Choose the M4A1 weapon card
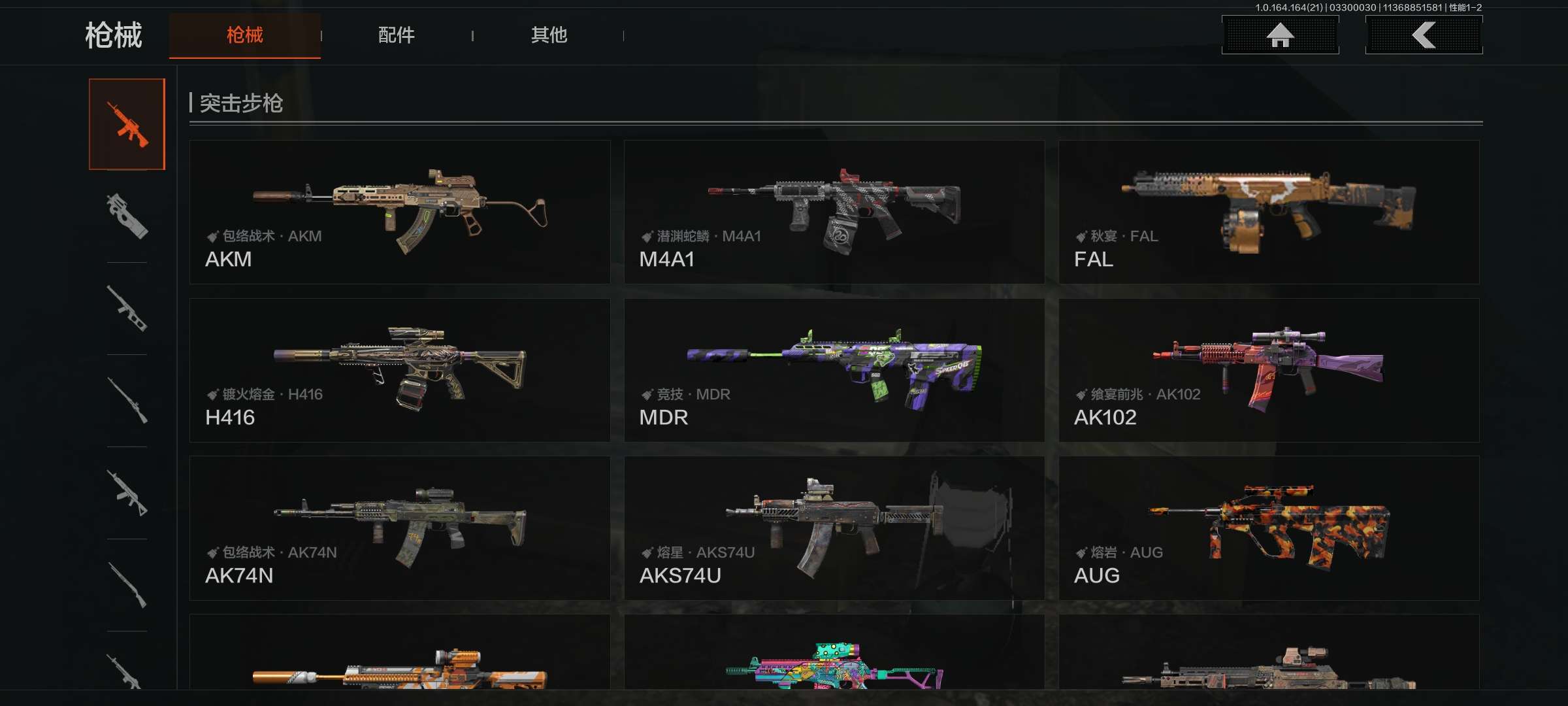This screenshot has height=706, width=1568. [x=834, y=212]
